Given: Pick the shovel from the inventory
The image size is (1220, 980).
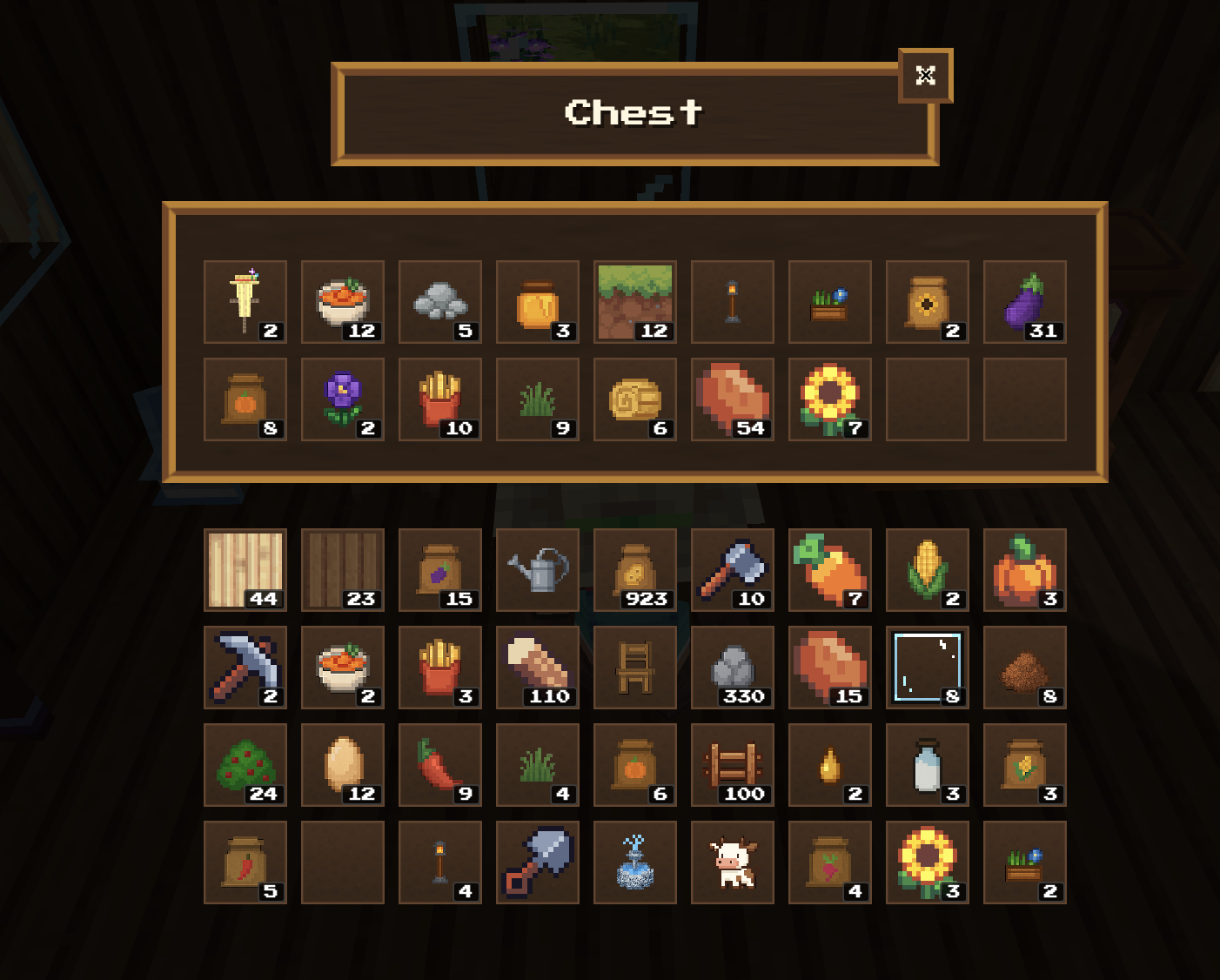Looking at the screenshot, I should click(x=537, y=863).
